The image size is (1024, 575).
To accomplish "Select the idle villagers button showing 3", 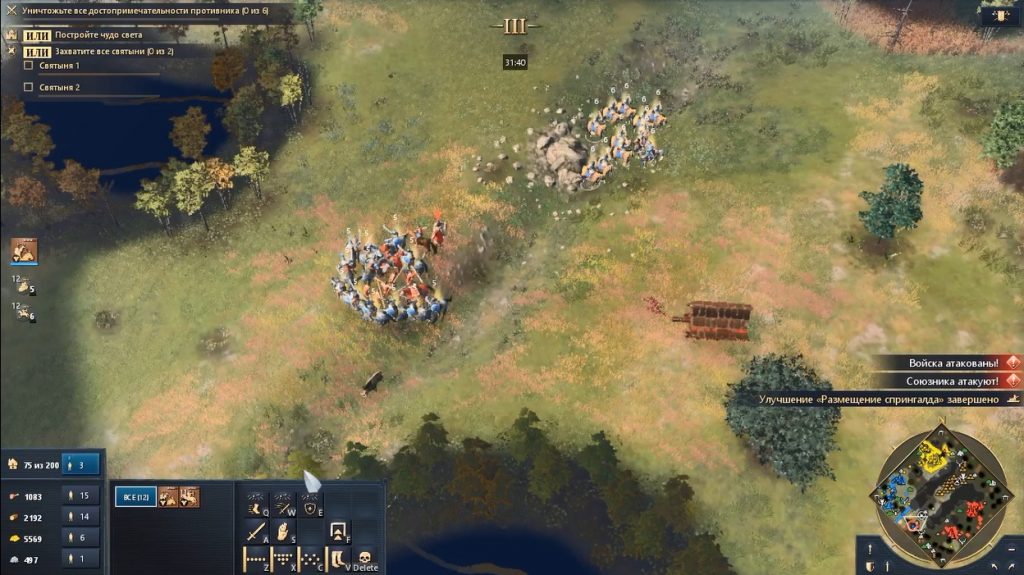I will coord(80,464).
